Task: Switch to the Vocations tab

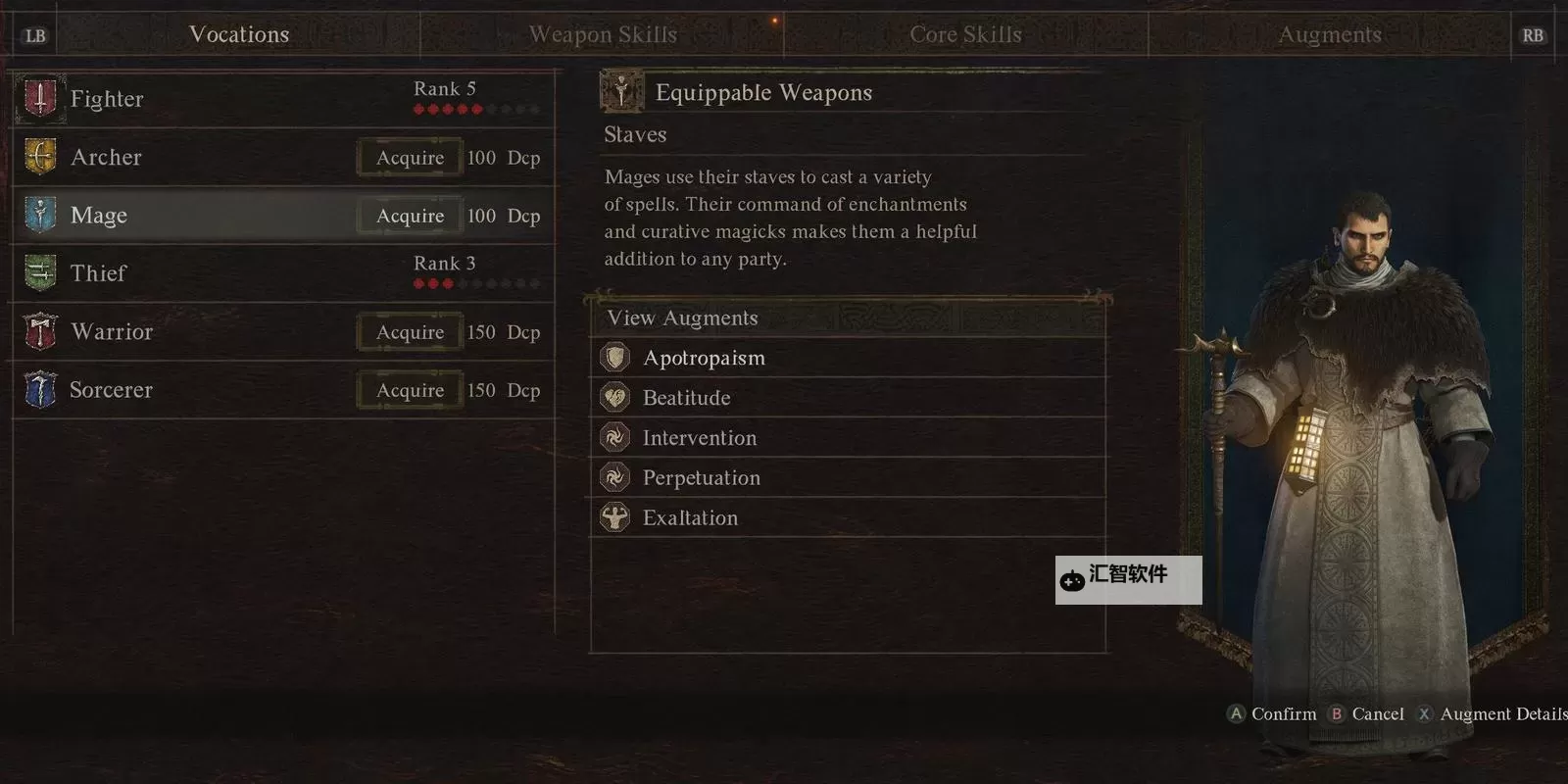Action: click(239, 35)
